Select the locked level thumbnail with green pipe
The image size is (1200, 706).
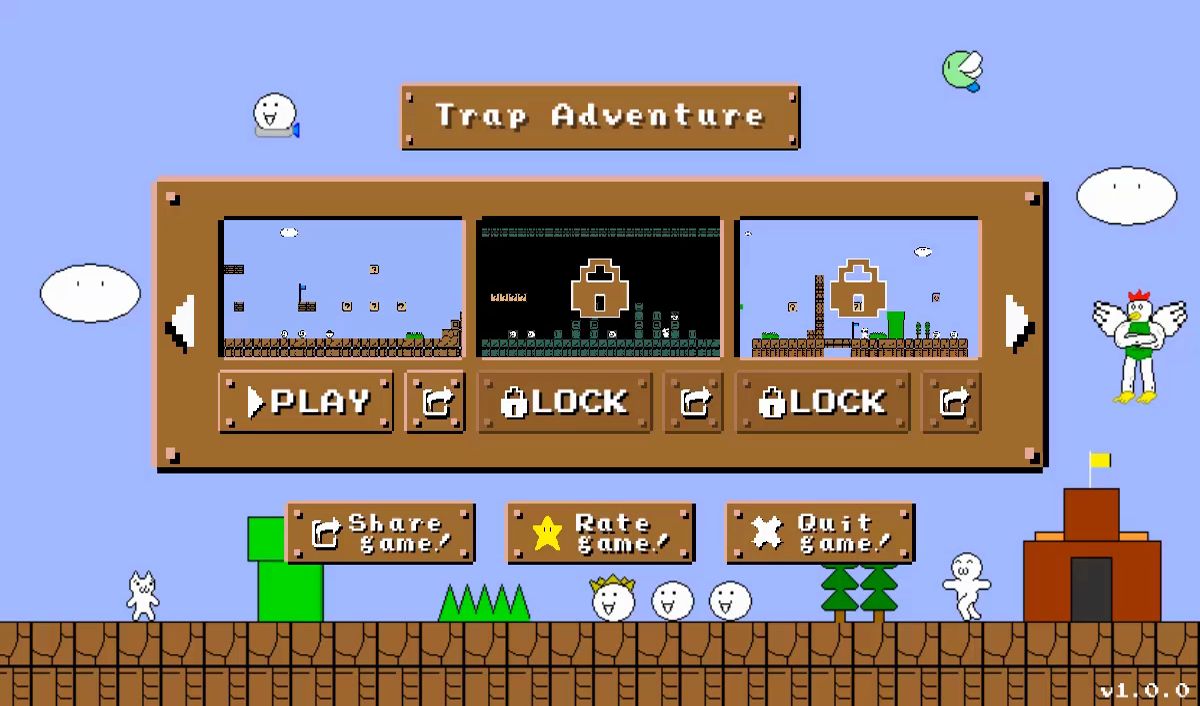(858, 288)
